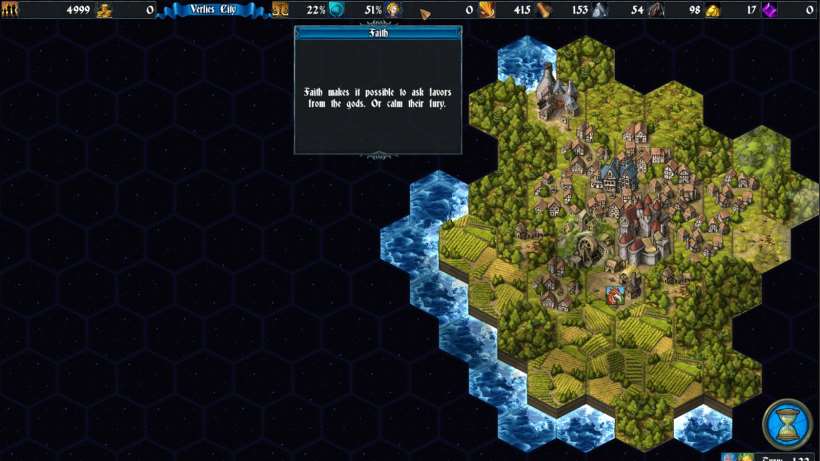
Task: Choose the stone resource icon
Action: pyautogui.click(x=600, y=10)
